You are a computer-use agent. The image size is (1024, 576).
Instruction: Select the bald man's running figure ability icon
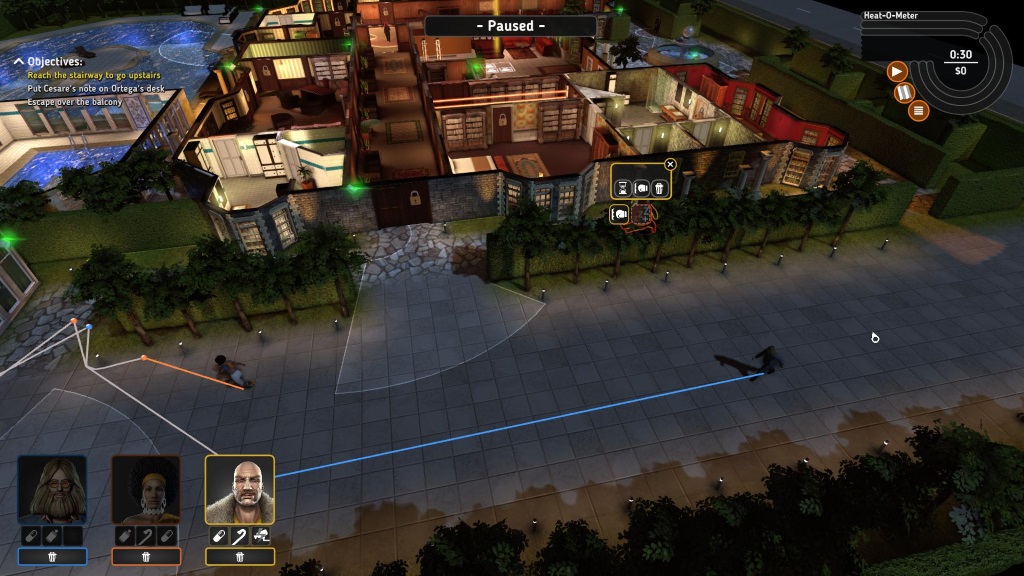pyautogui.click(x=261, y=536)
